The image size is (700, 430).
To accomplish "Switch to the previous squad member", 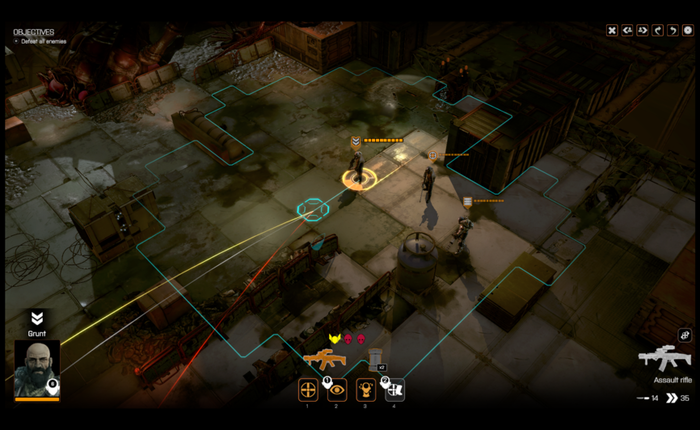I will tap(627, 30).
